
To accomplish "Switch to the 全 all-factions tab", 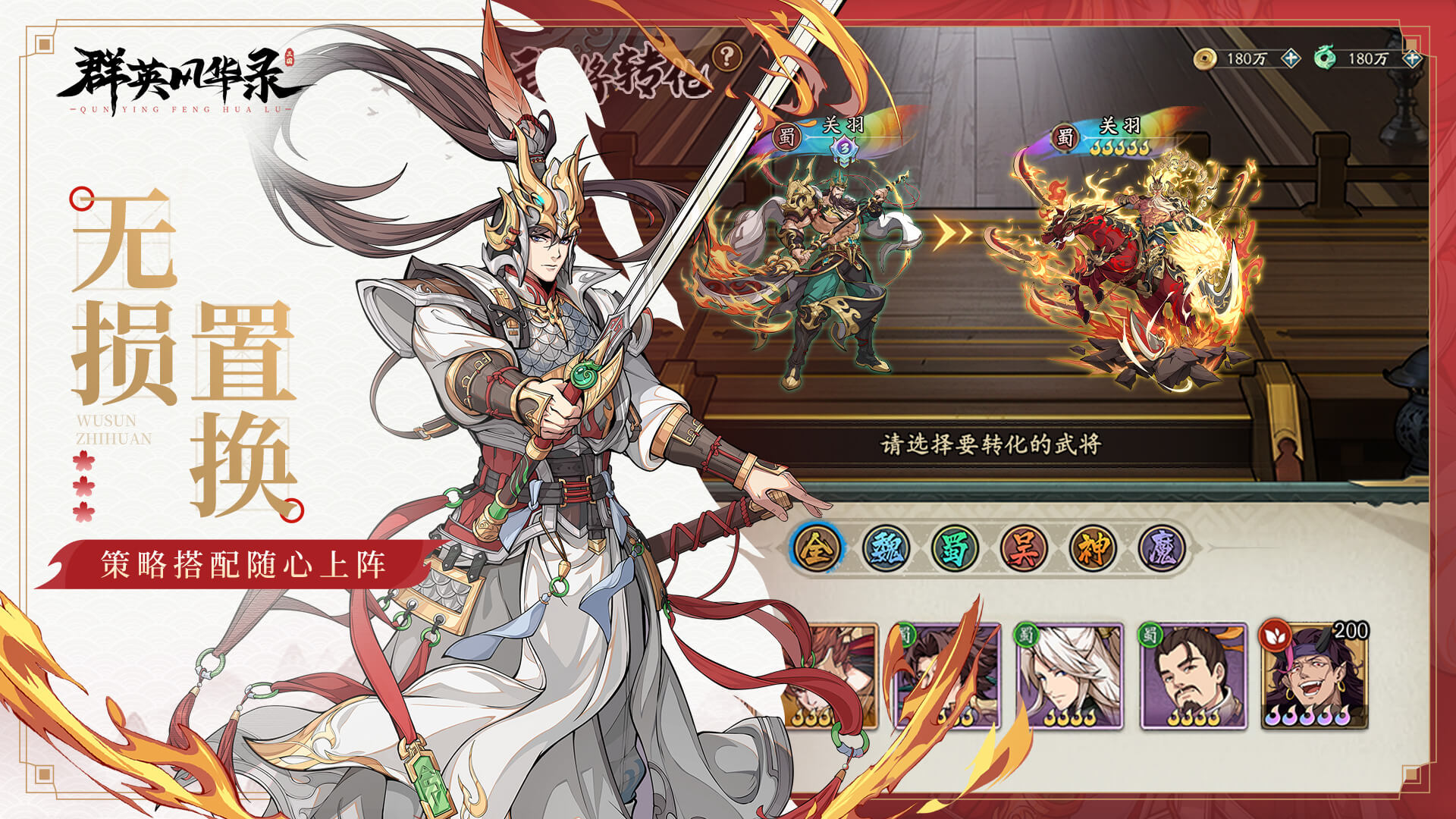I will tap(817, 548).
